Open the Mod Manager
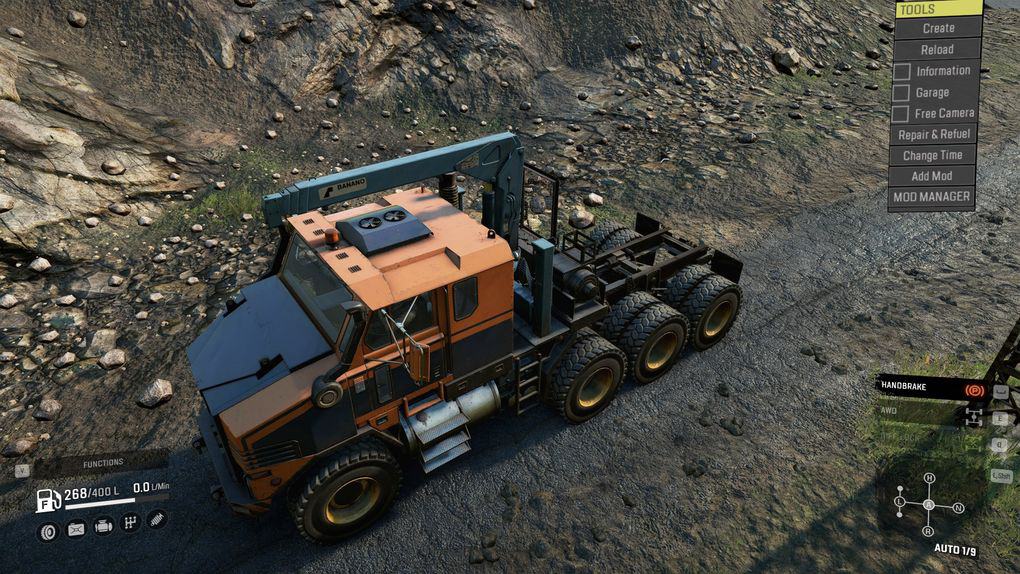 tap(932, 197)
